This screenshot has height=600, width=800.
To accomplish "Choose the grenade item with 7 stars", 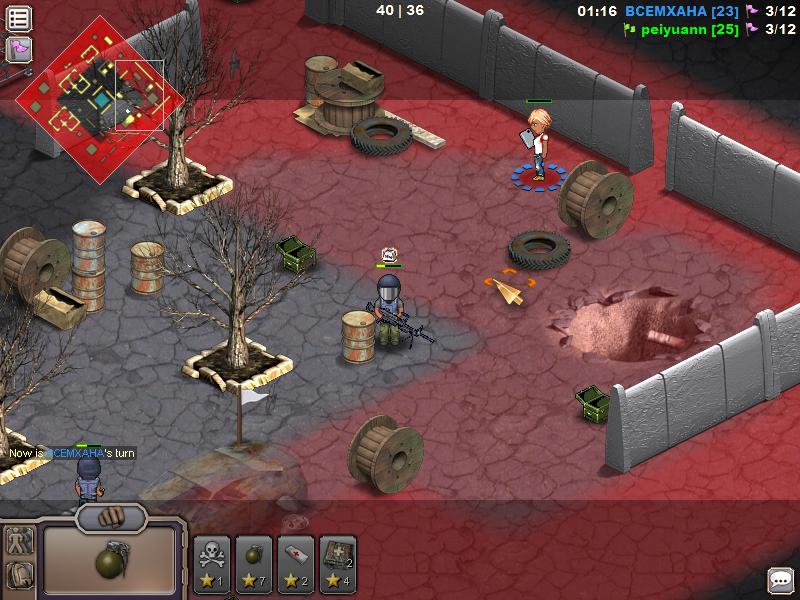I will (253, 563).
